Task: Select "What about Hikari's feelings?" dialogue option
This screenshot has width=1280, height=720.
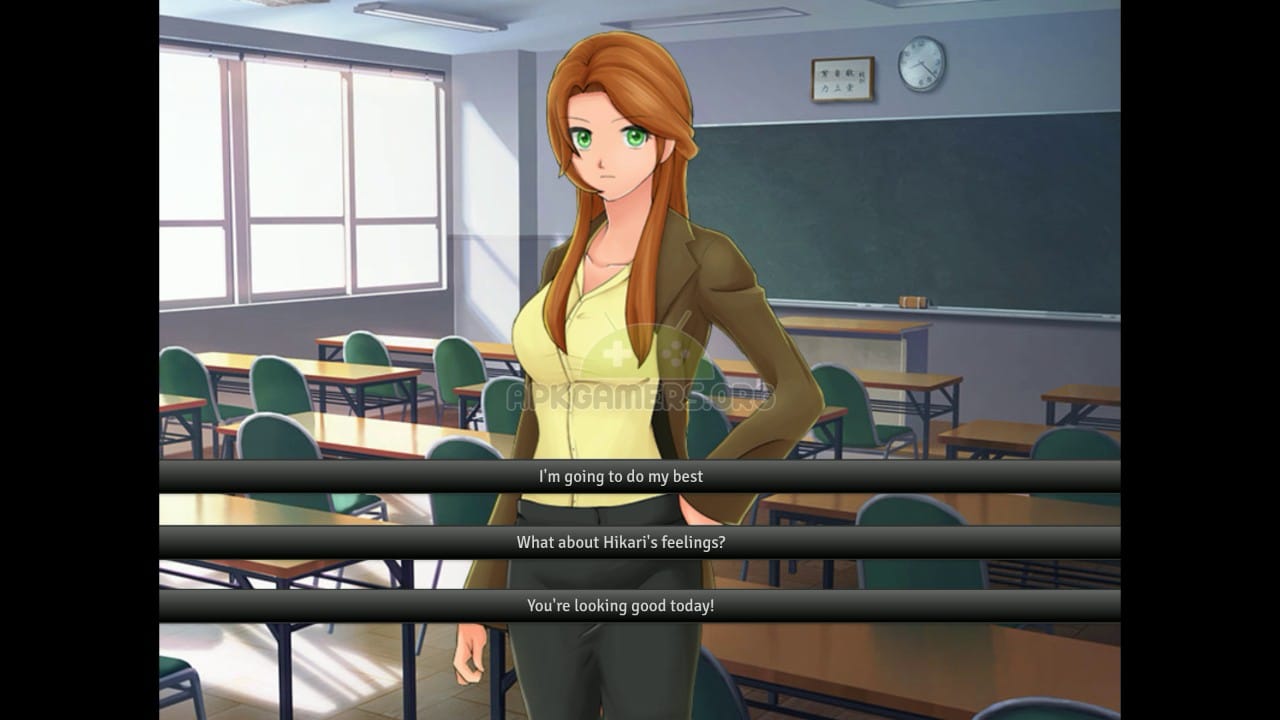Action: [620, 542]
